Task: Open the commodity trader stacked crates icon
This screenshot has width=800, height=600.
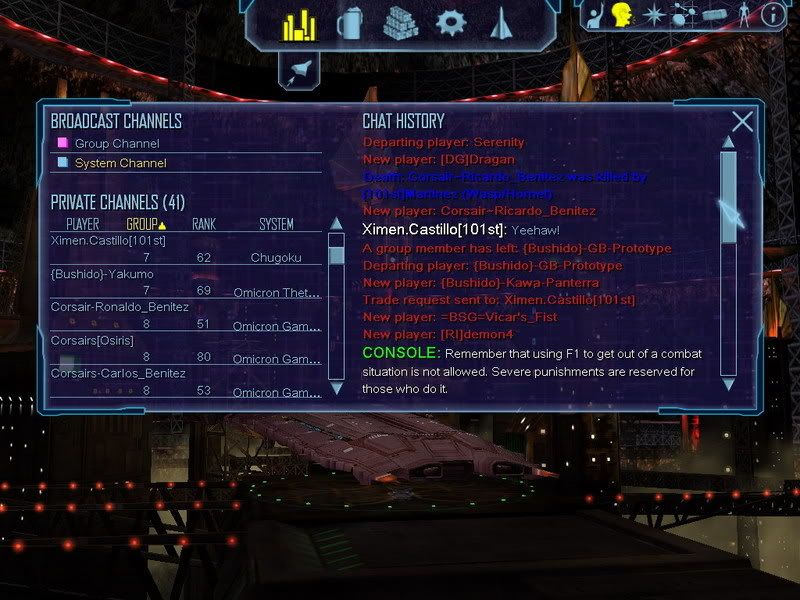Action: pyautogui.click(x=400, y=23)
